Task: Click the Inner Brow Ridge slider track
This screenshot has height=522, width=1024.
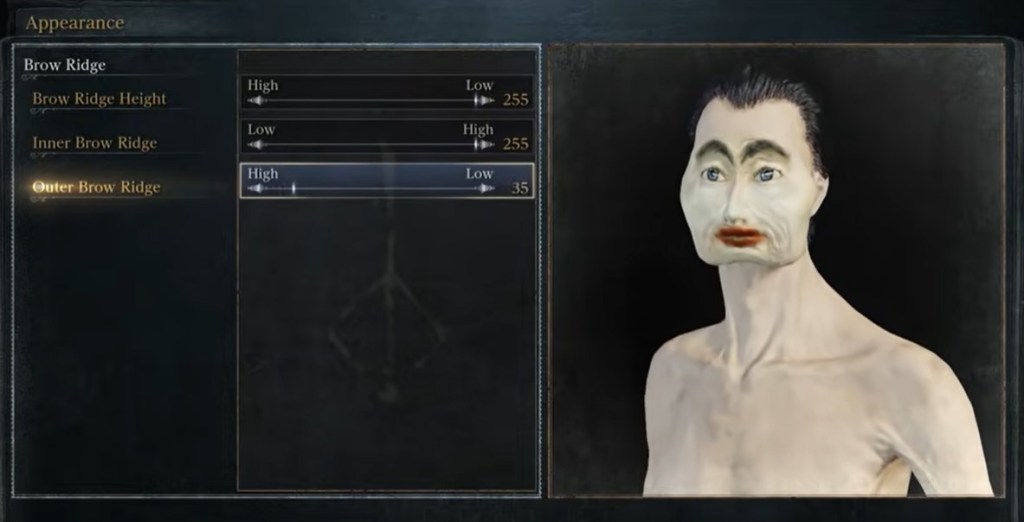Action: 371,145
